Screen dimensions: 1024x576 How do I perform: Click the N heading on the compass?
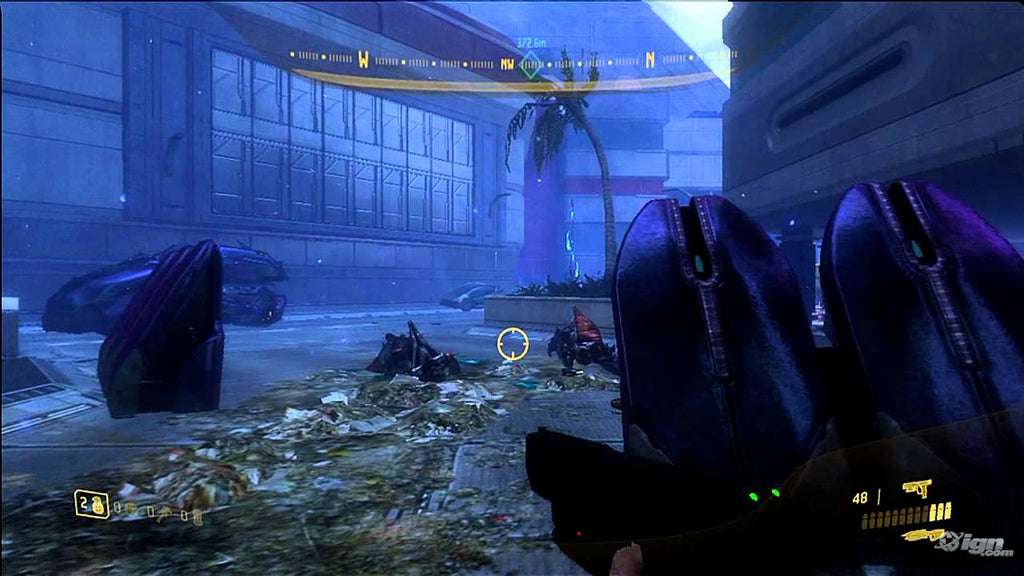pos(650,59)
